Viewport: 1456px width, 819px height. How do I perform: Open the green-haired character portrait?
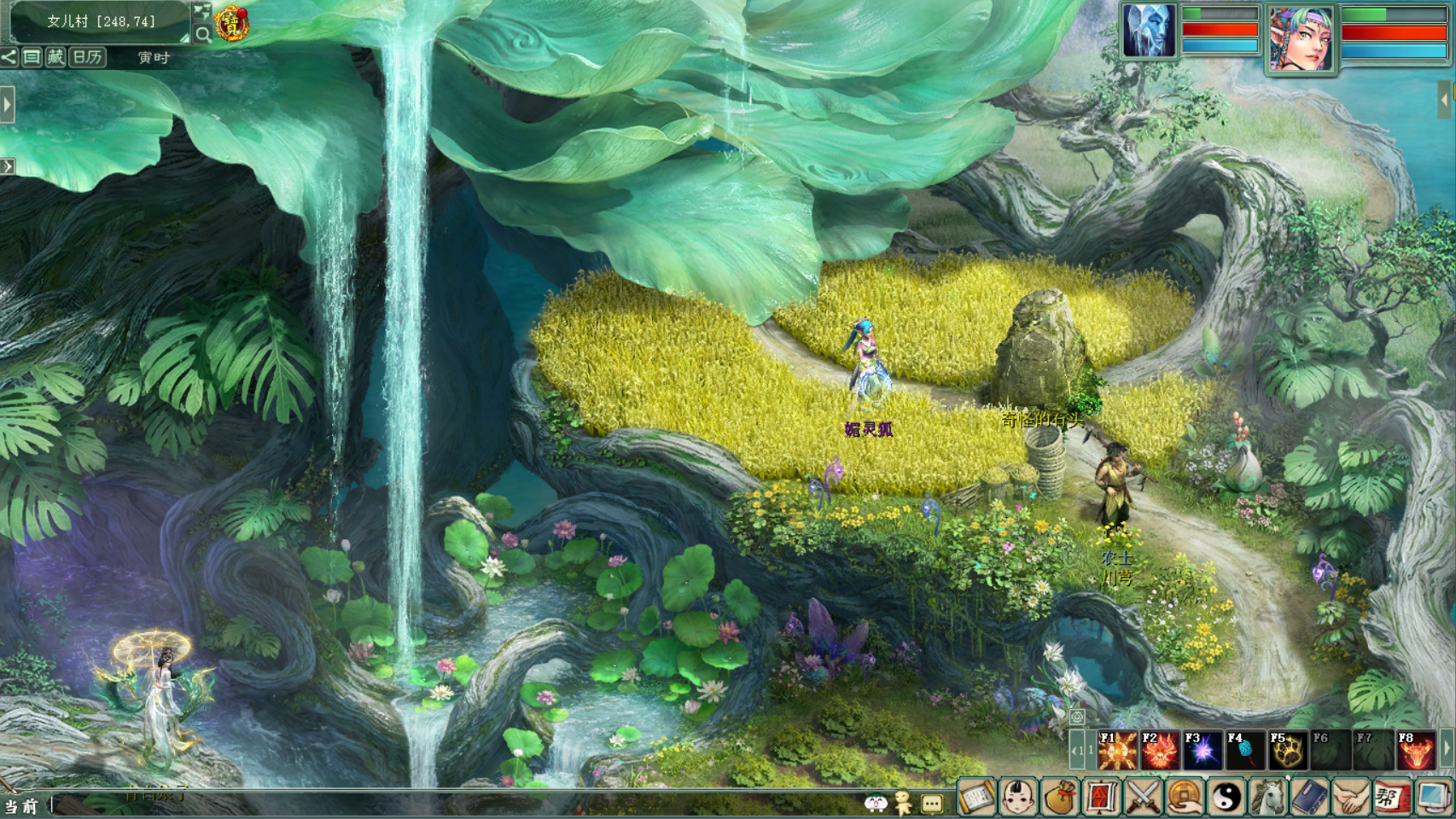1300,38
